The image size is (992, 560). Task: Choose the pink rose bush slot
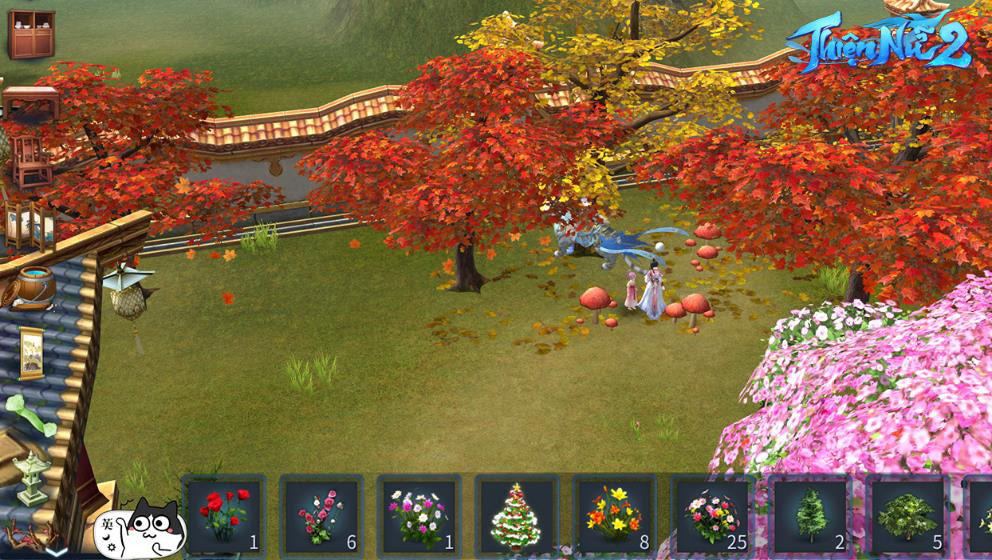321,514
